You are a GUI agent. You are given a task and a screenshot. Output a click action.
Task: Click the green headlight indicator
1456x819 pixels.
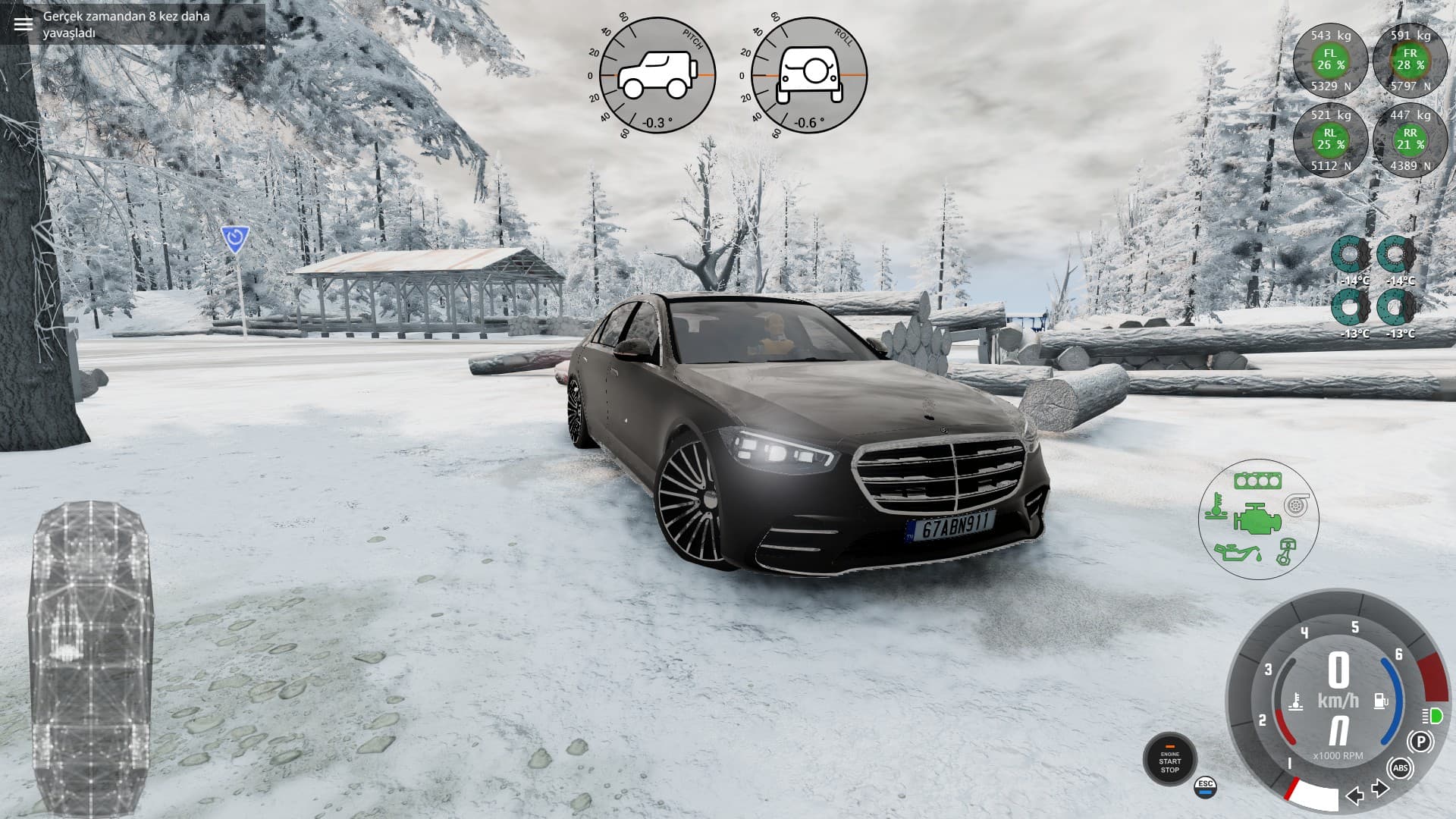point(1432,716)
